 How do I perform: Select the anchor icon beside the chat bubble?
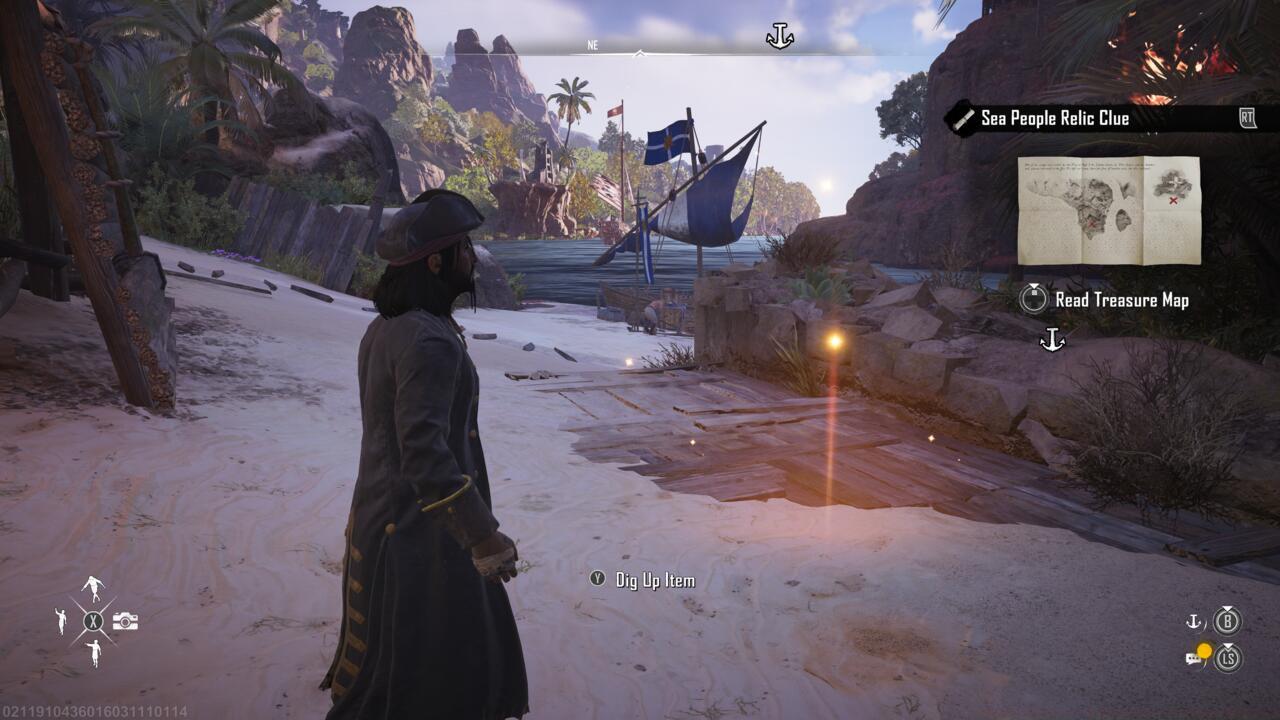1193,621
